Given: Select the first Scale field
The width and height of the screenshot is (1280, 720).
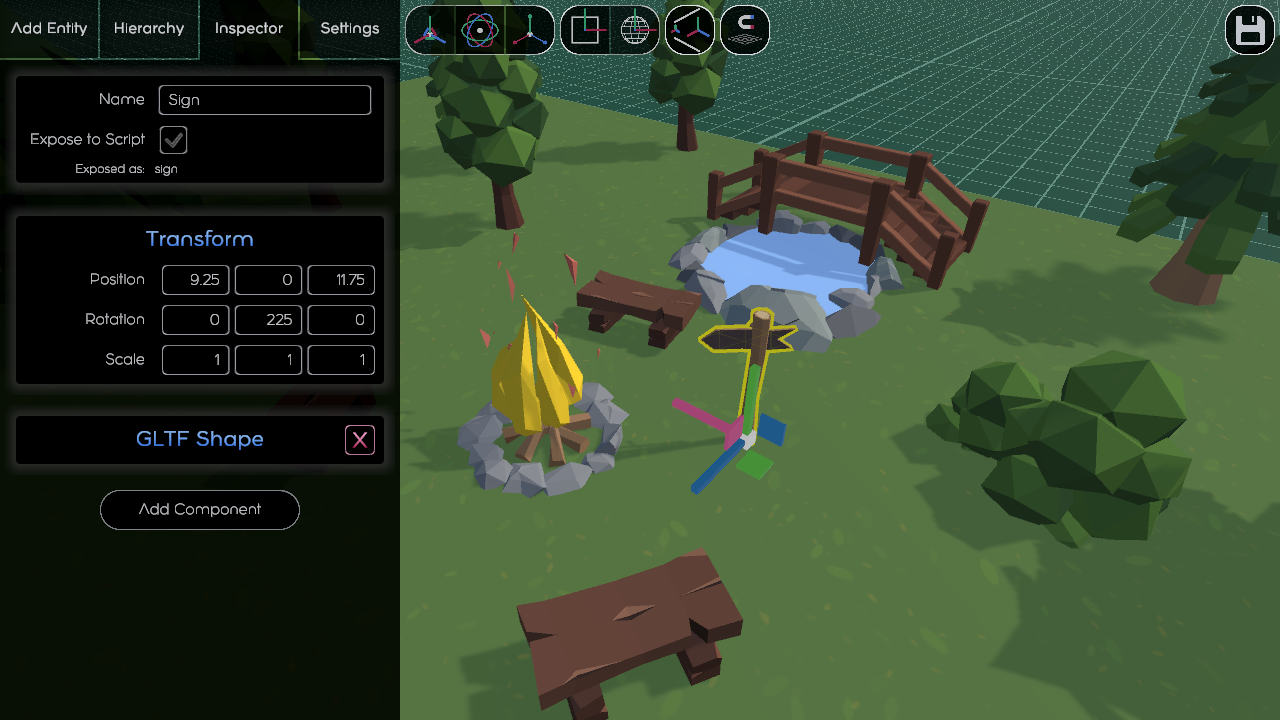Looking at the screenshot, I should point(195,360).
